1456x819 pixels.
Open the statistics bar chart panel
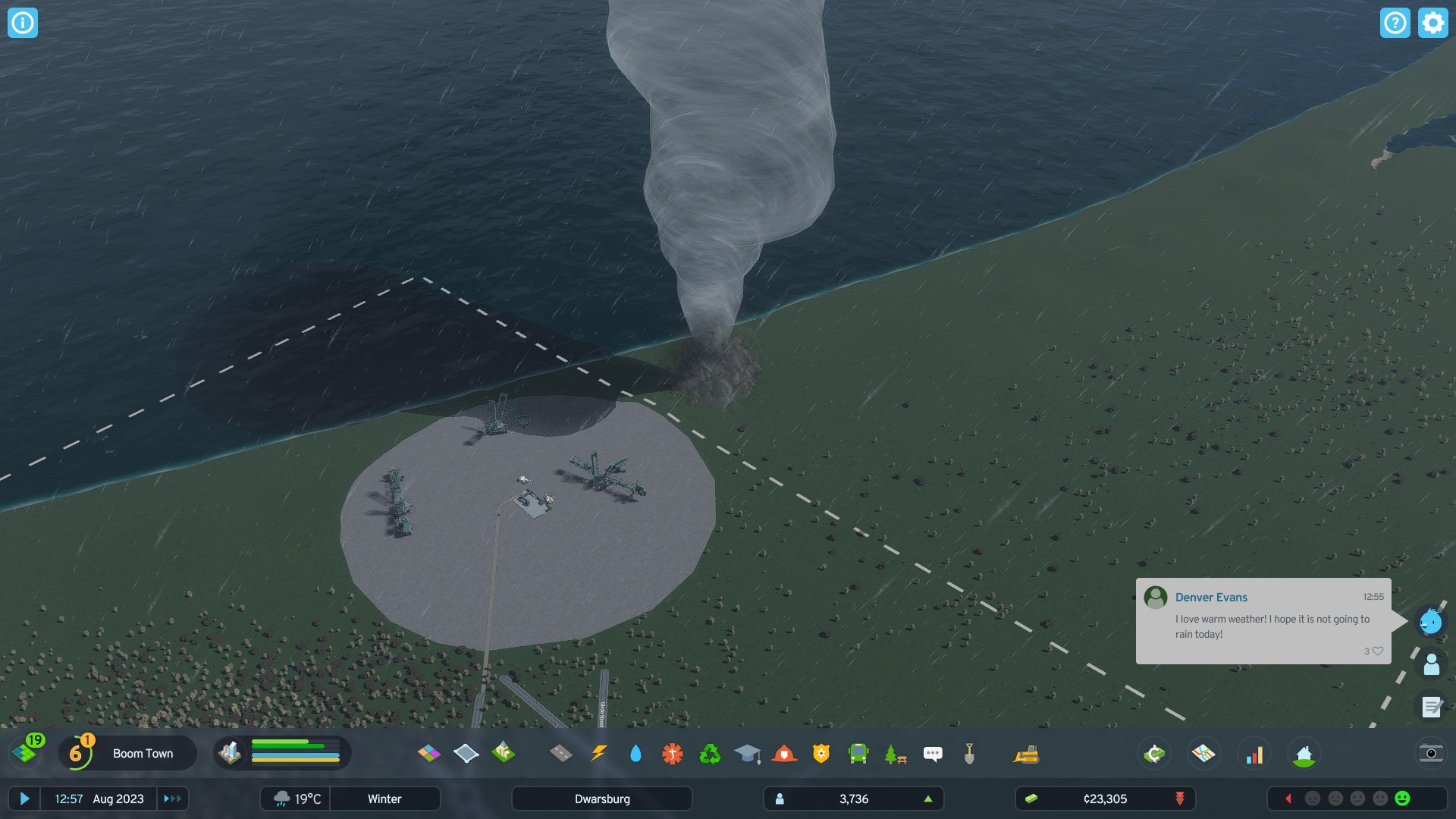click(1255, 754)
